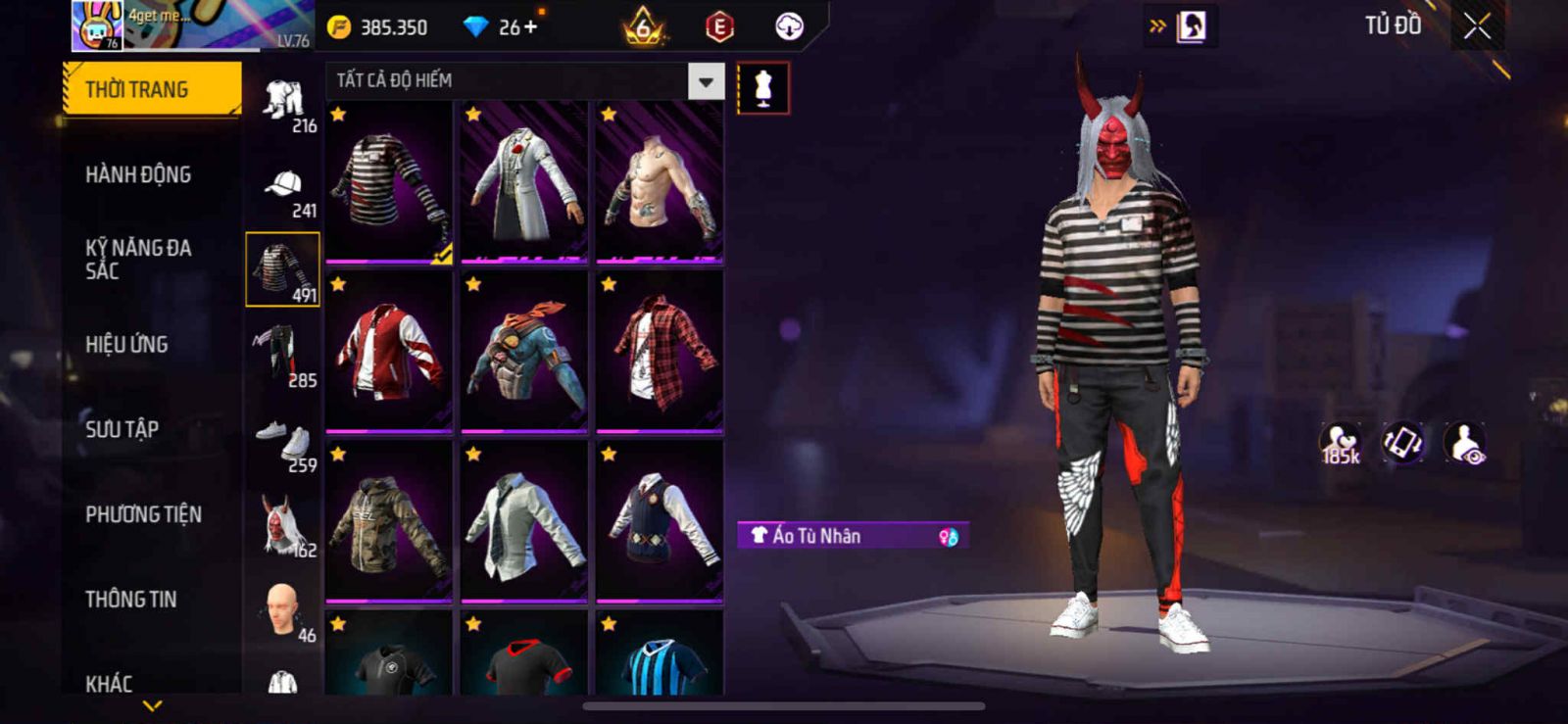Viewport: 1568px width, 724px height.
Task: Select the Kỹ Năng Đa Sắc menu
Action: pyautogui.click(x=138, y=260)
